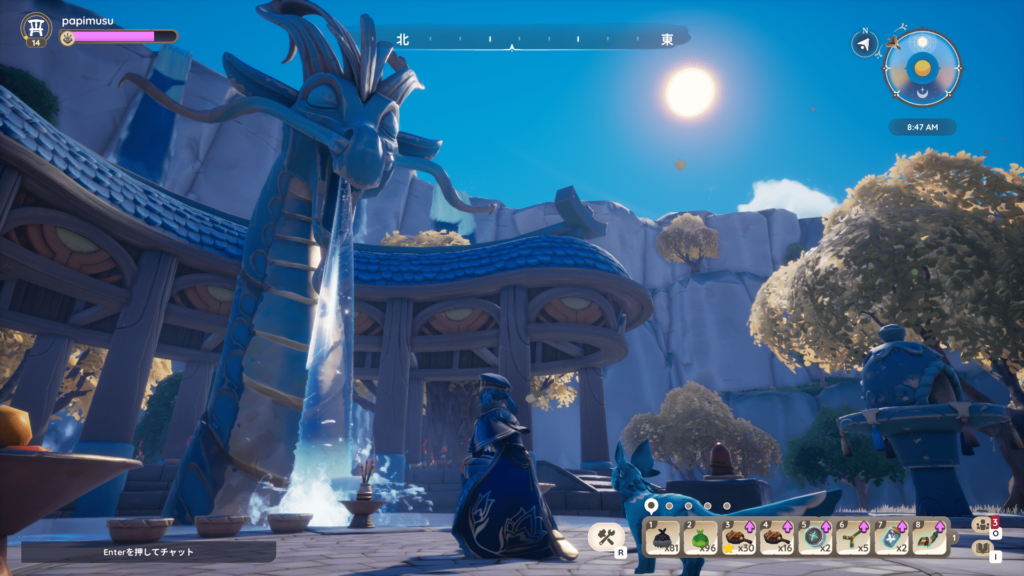Open the social players panel icon
Screen dimensions: 1024x576
point(983,523)
